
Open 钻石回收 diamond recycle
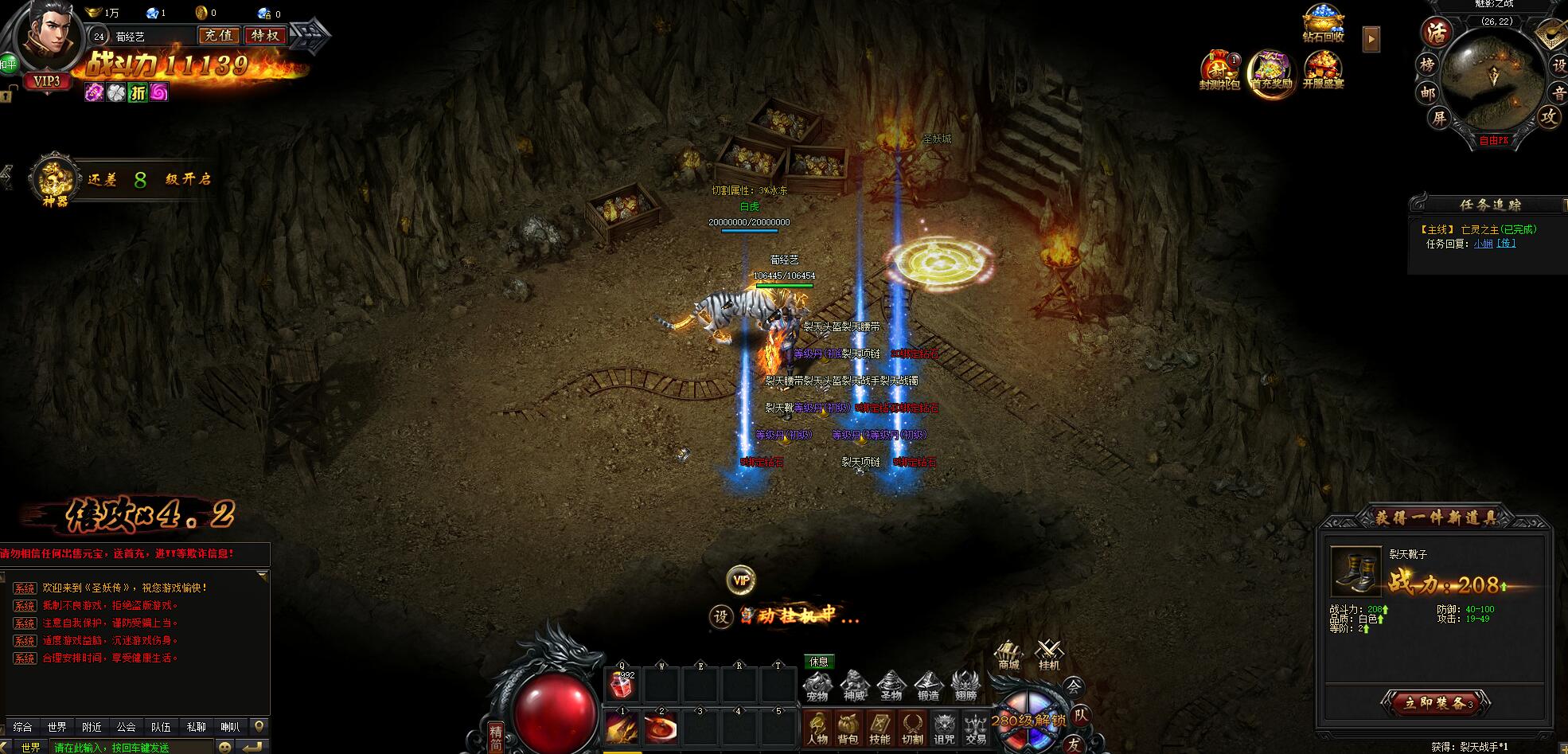[1323, 24]
